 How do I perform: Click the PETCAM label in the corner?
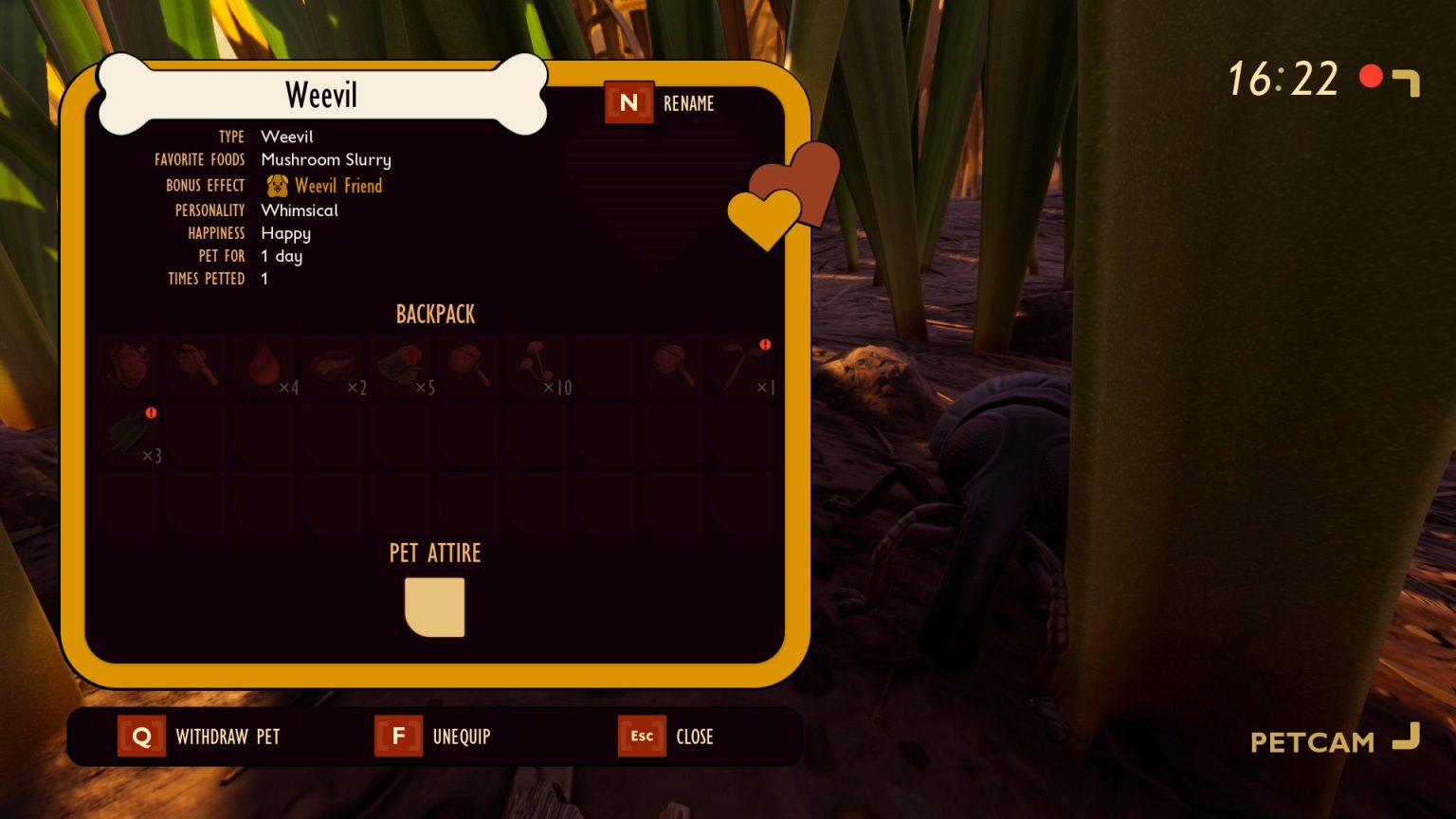[x=1312, y=741]
